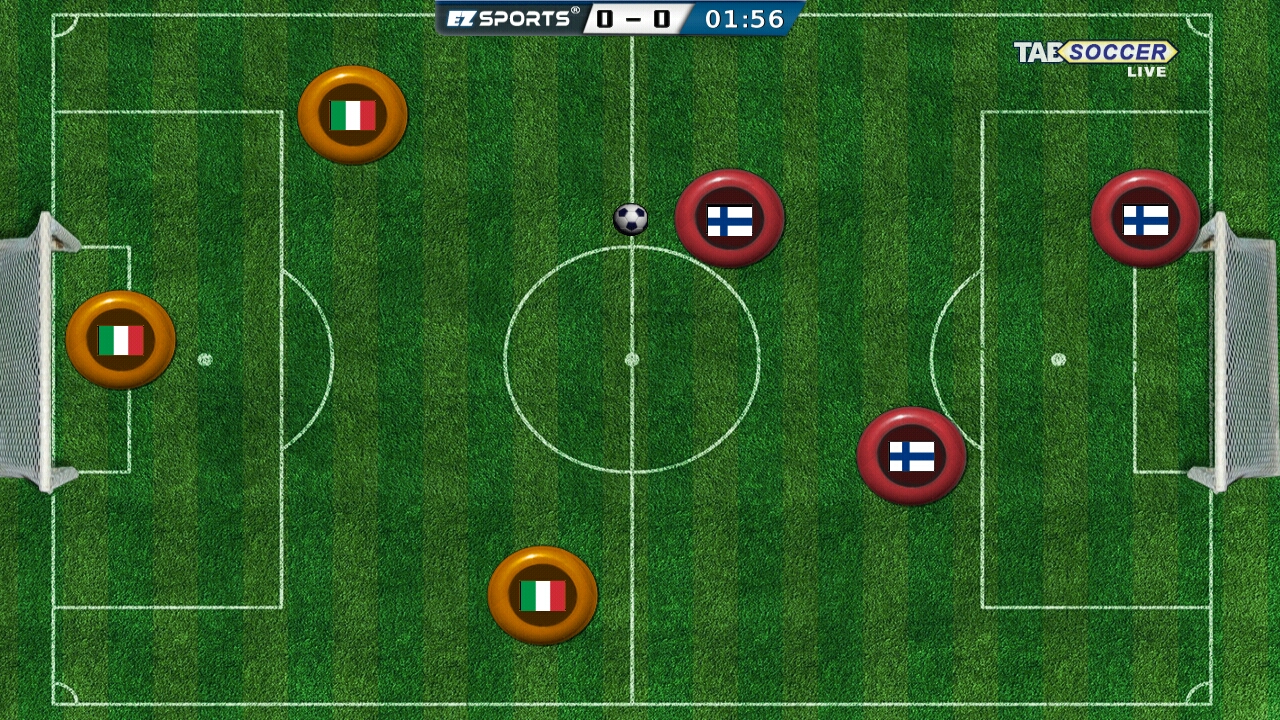1280x720 pixels.
Task: Click the left penalty spot
Action: click(x=207, y=357)
